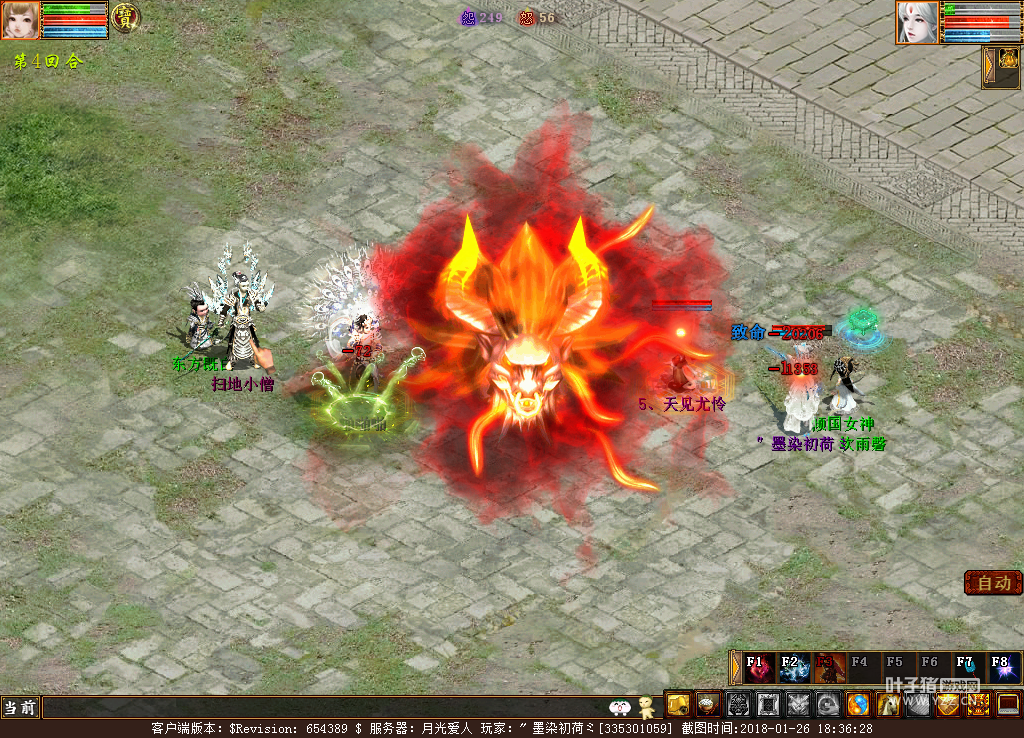Open the horse mount icon
Screen dimensions: 1024x738
click(x=888, y=704)
